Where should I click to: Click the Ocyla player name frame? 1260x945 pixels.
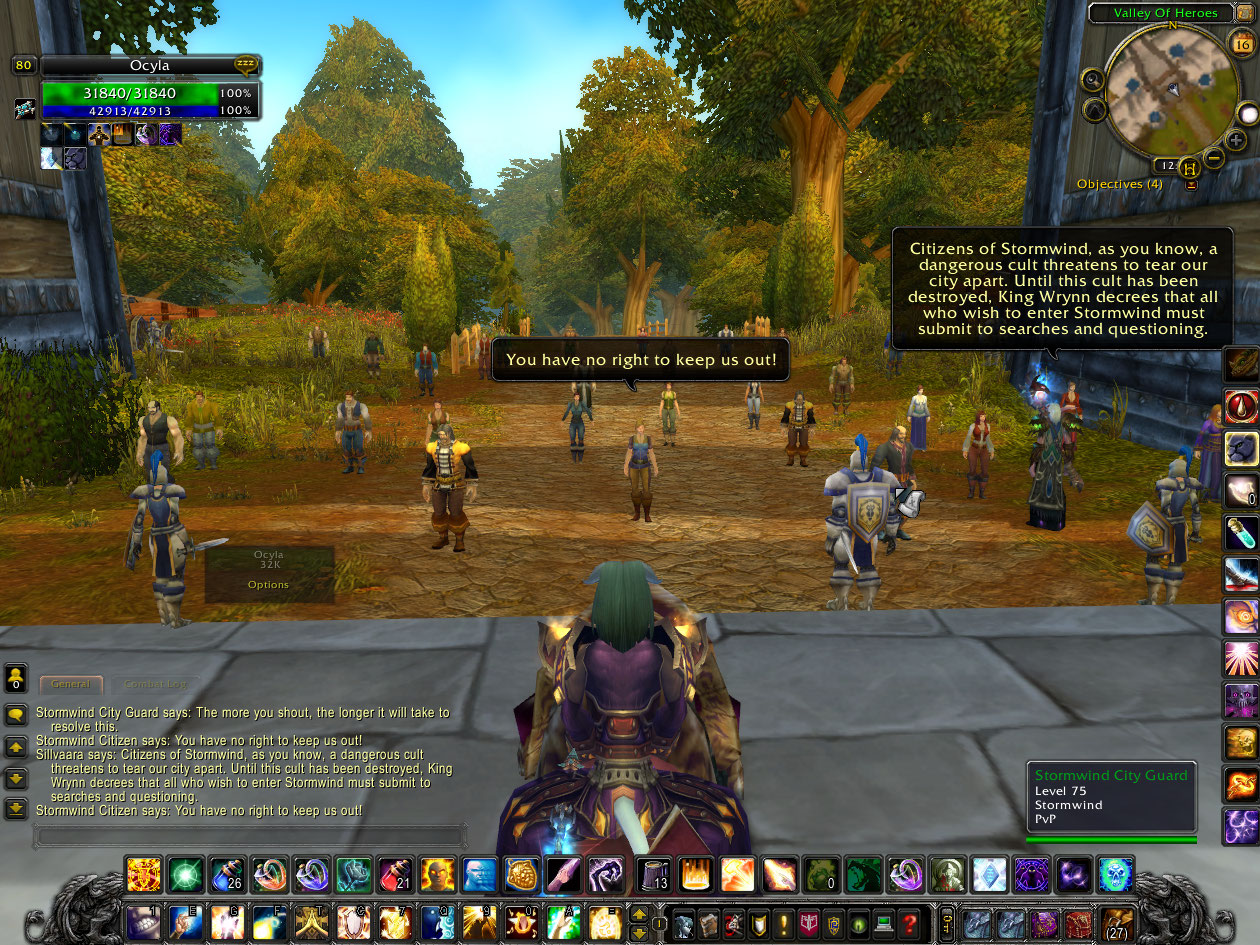pos(150,66)
